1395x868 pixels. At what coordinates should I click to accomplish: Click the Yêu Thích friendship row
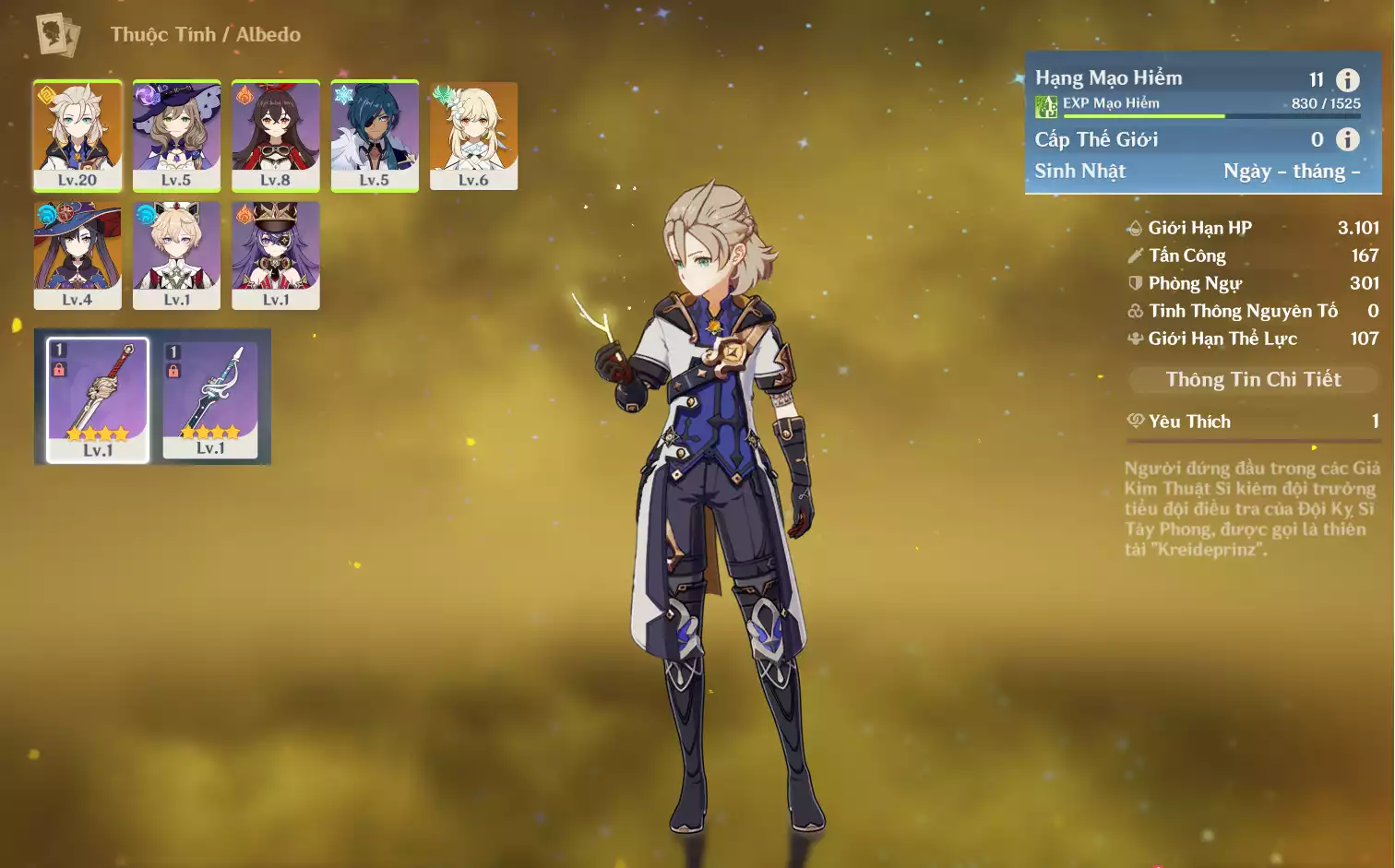coord(1253,422)
